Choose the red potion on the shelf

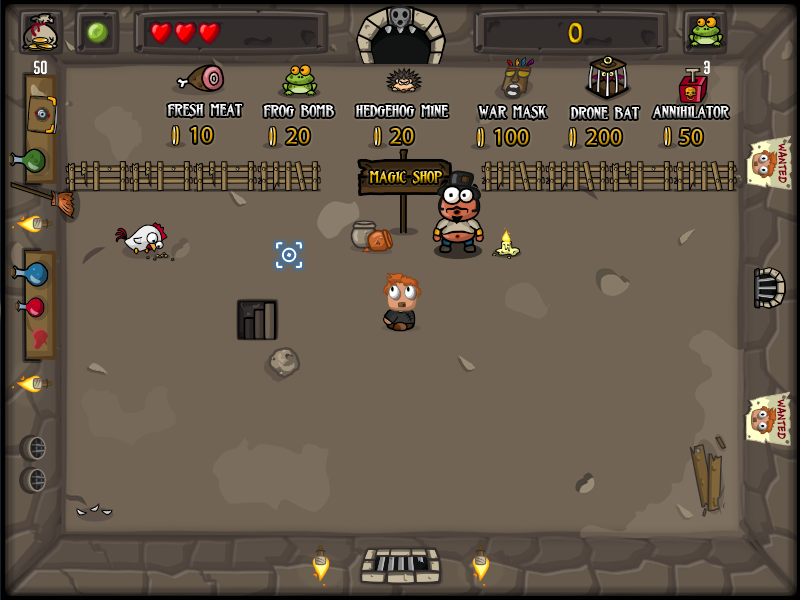tap(32, 306)
